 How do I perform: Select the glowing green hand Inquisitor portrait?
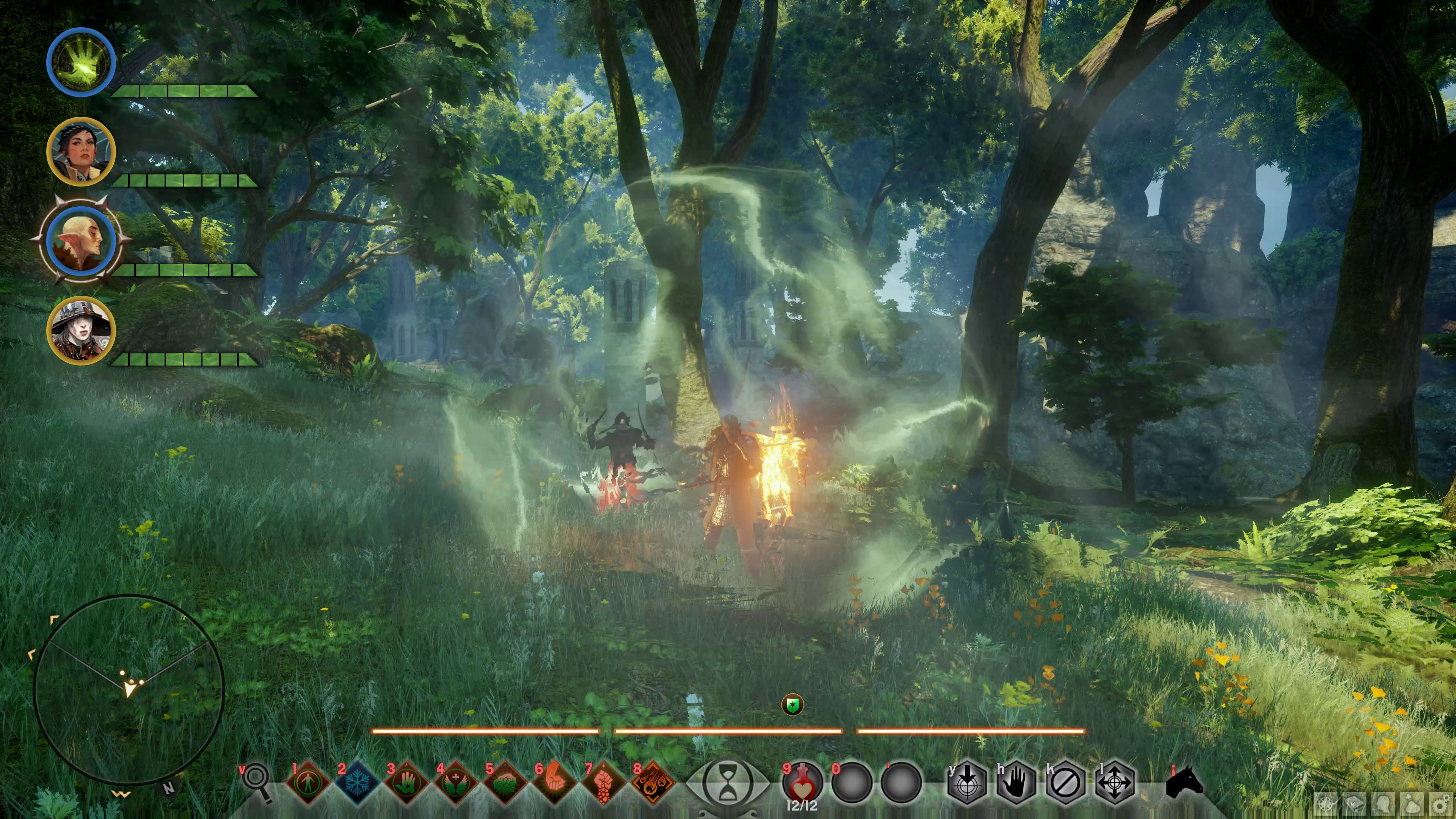coord(81,61)
